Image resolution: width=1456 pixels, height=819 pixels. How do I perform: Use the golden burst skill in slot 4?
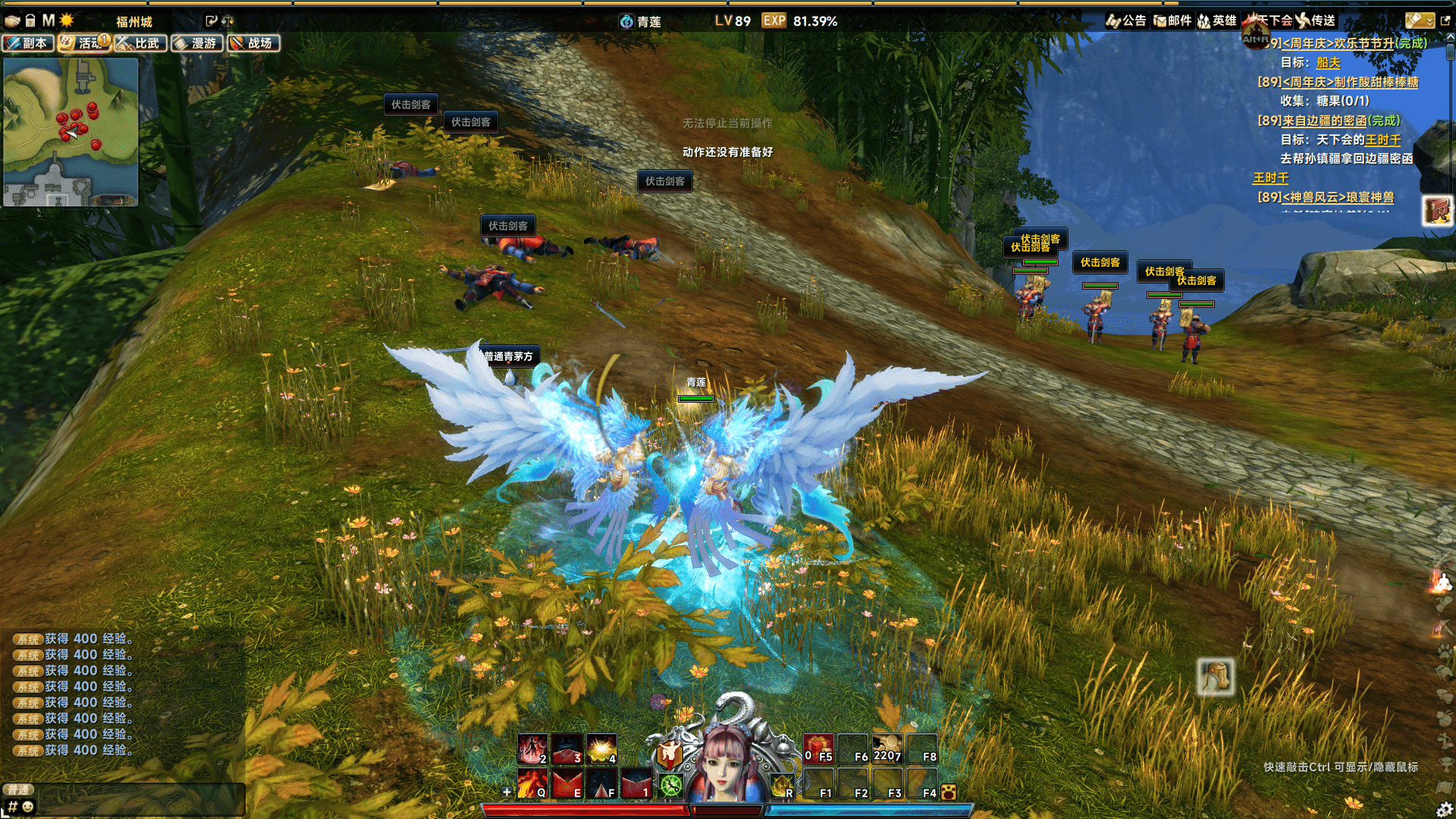pos(601,749)
